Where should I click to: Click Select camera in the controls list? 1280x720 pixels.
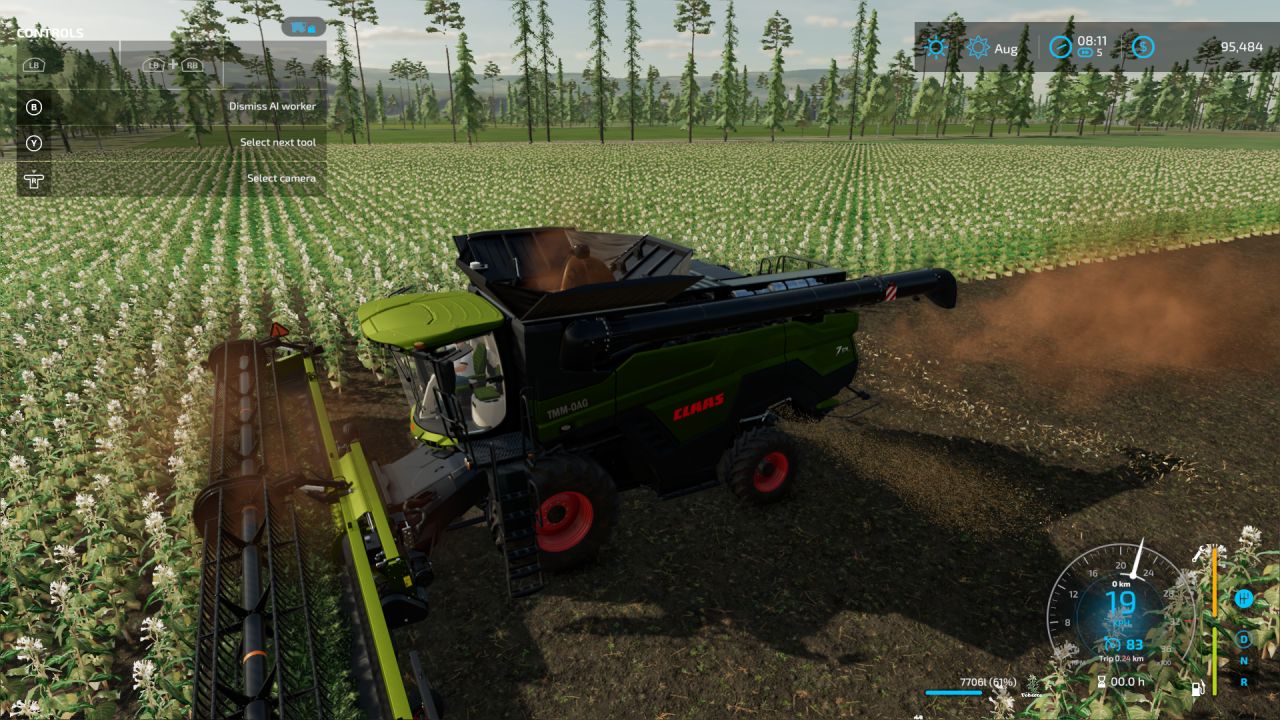pyautogui.click(x=282, y=177)
